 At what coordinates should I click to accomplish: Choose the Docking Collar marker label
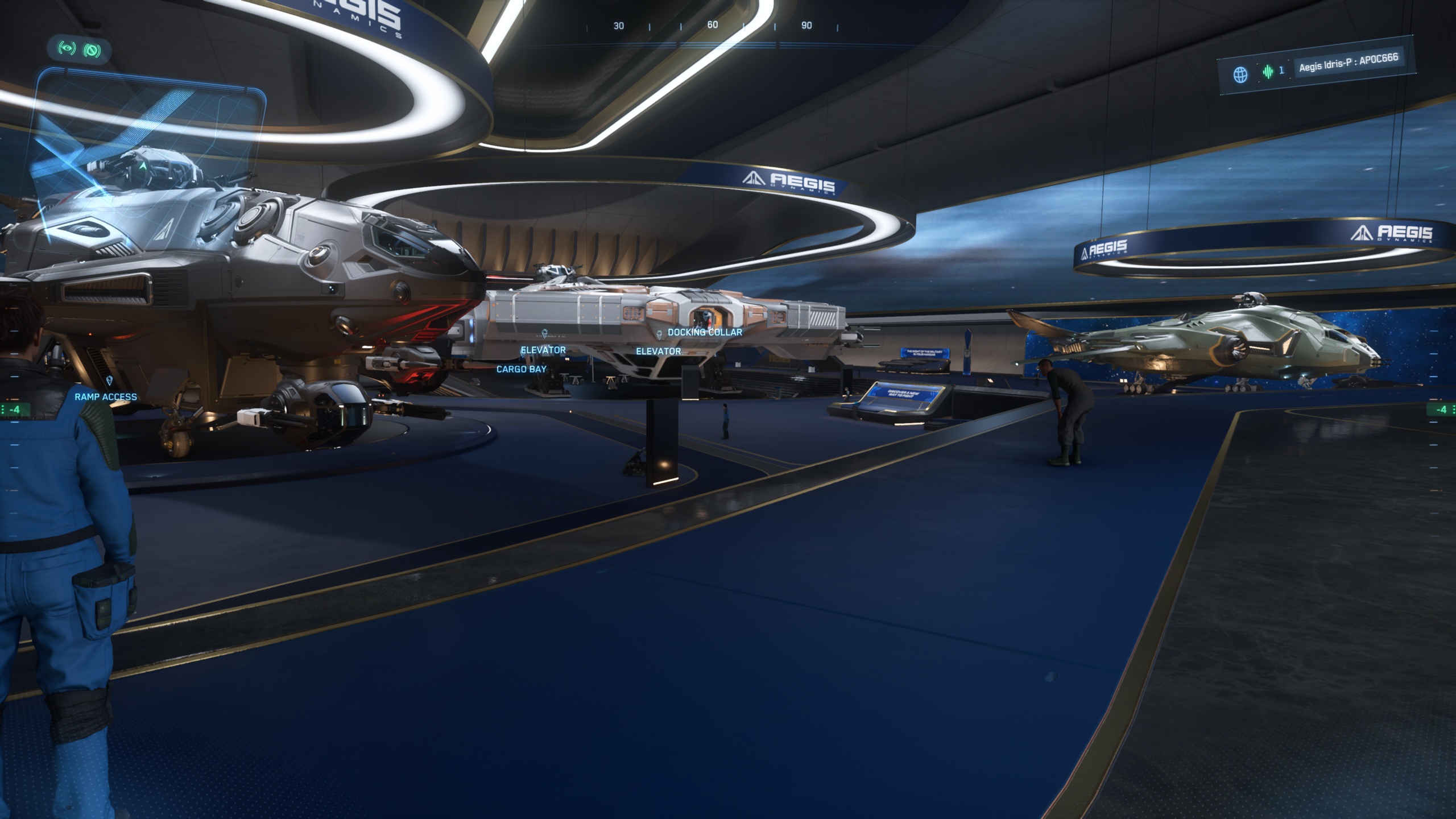pos(704,332)
